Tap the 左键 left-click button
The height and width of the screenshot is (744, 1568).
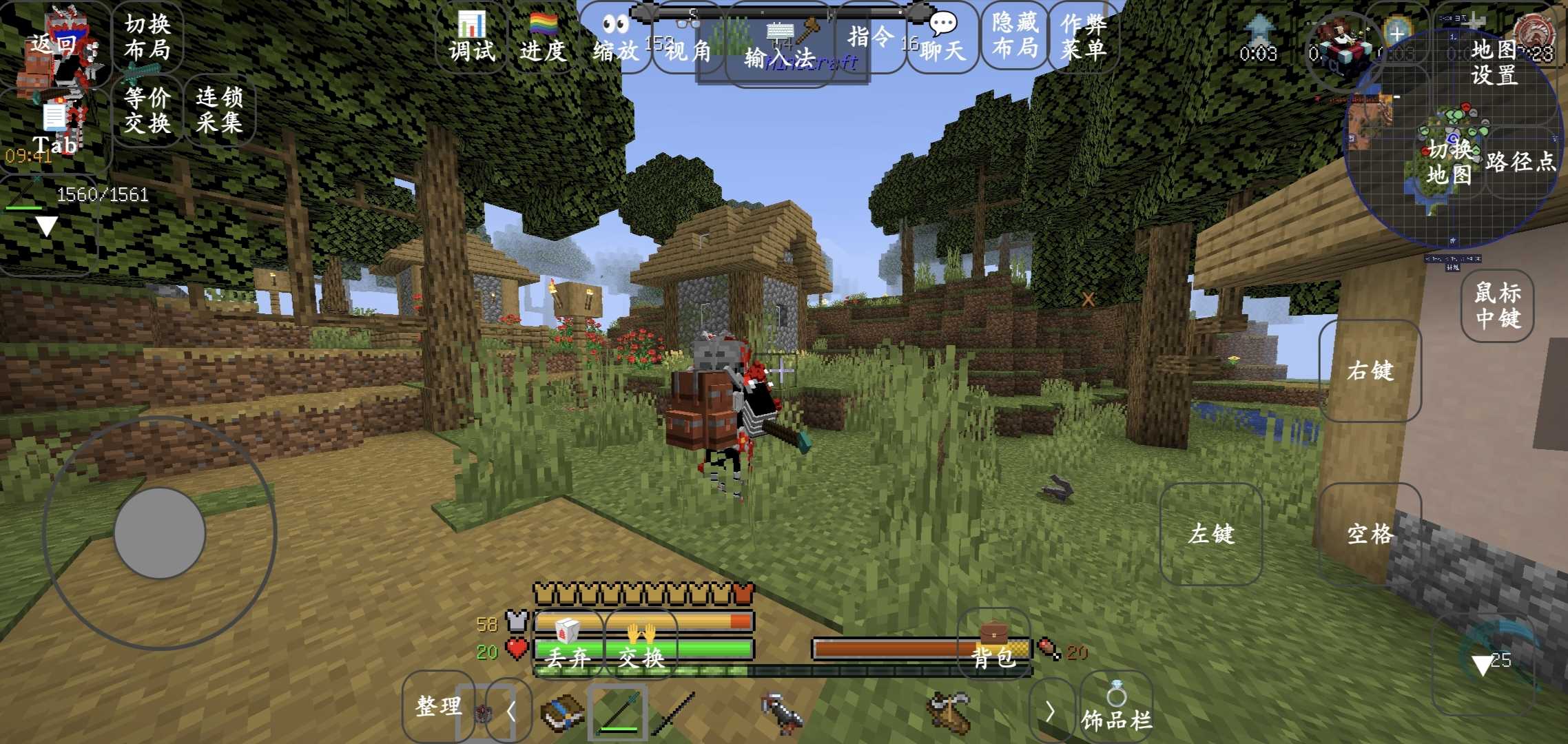tap(1211, 534)
